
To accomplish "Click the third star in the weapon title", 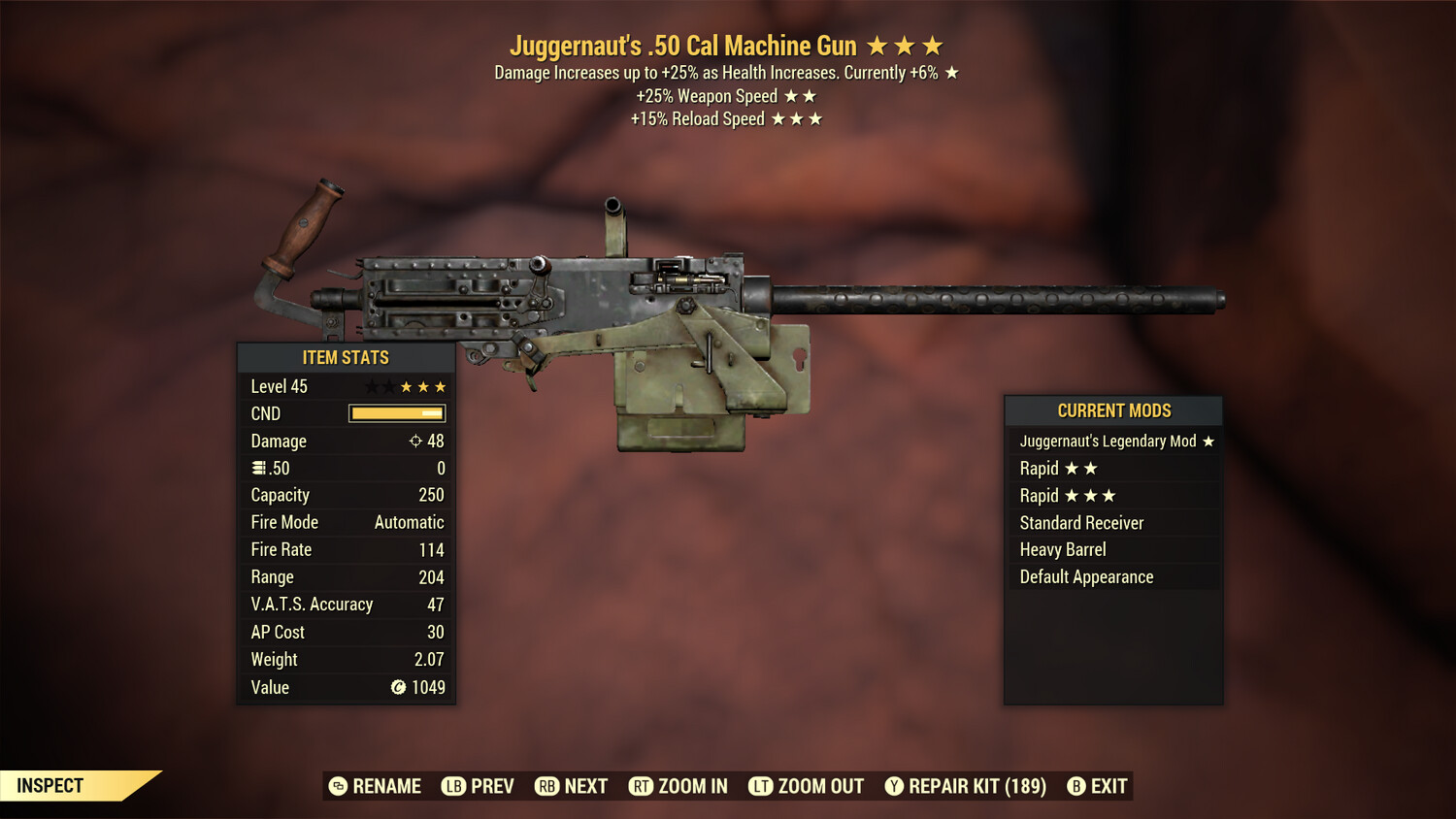I will tap(931, 45).
